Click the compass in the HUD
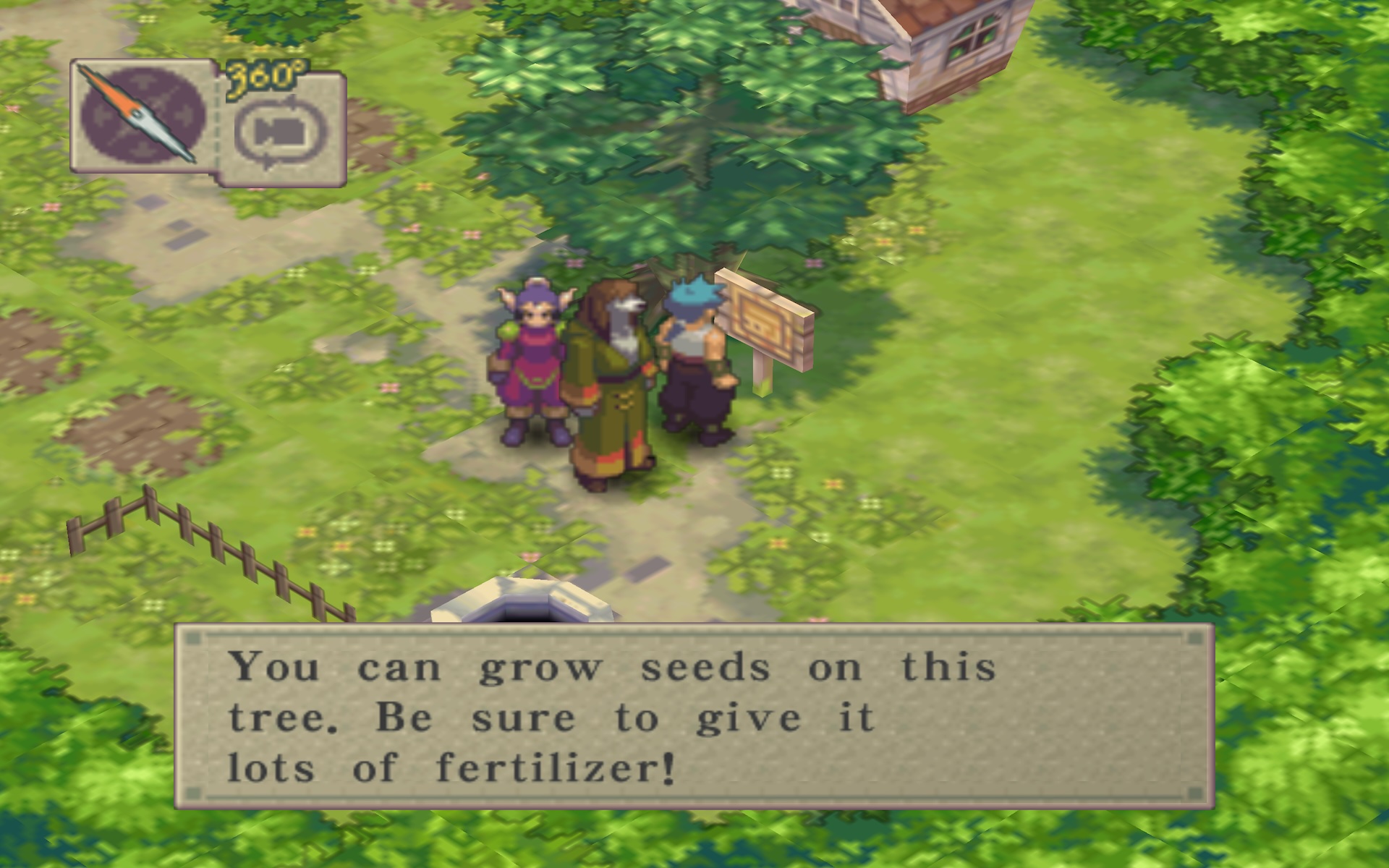Image resolution: width=1389 pixels, height=868 pixels. point(142,116)
